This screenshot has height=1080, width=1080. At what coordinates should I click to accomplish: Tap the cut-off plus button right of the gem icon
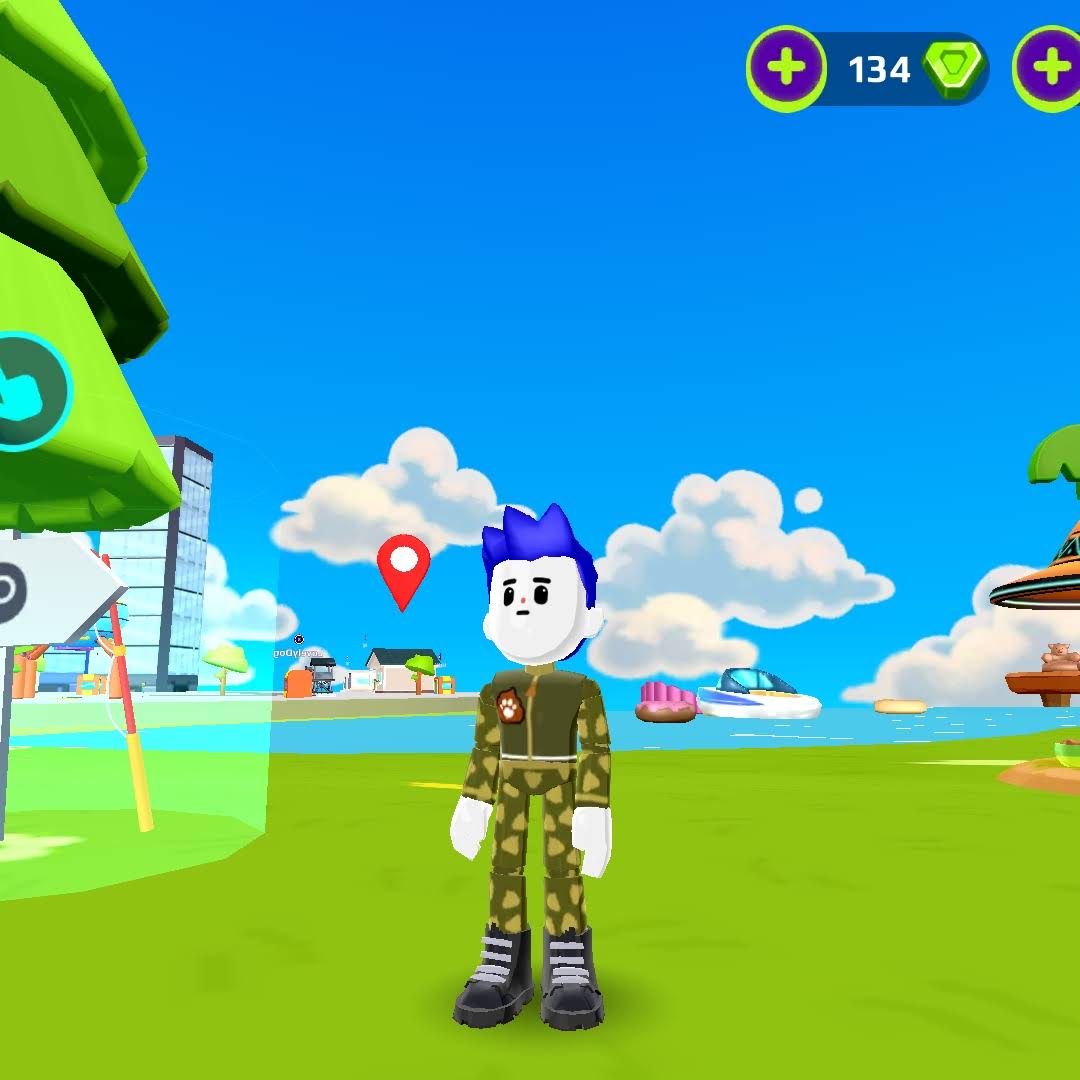[1050, 68]
